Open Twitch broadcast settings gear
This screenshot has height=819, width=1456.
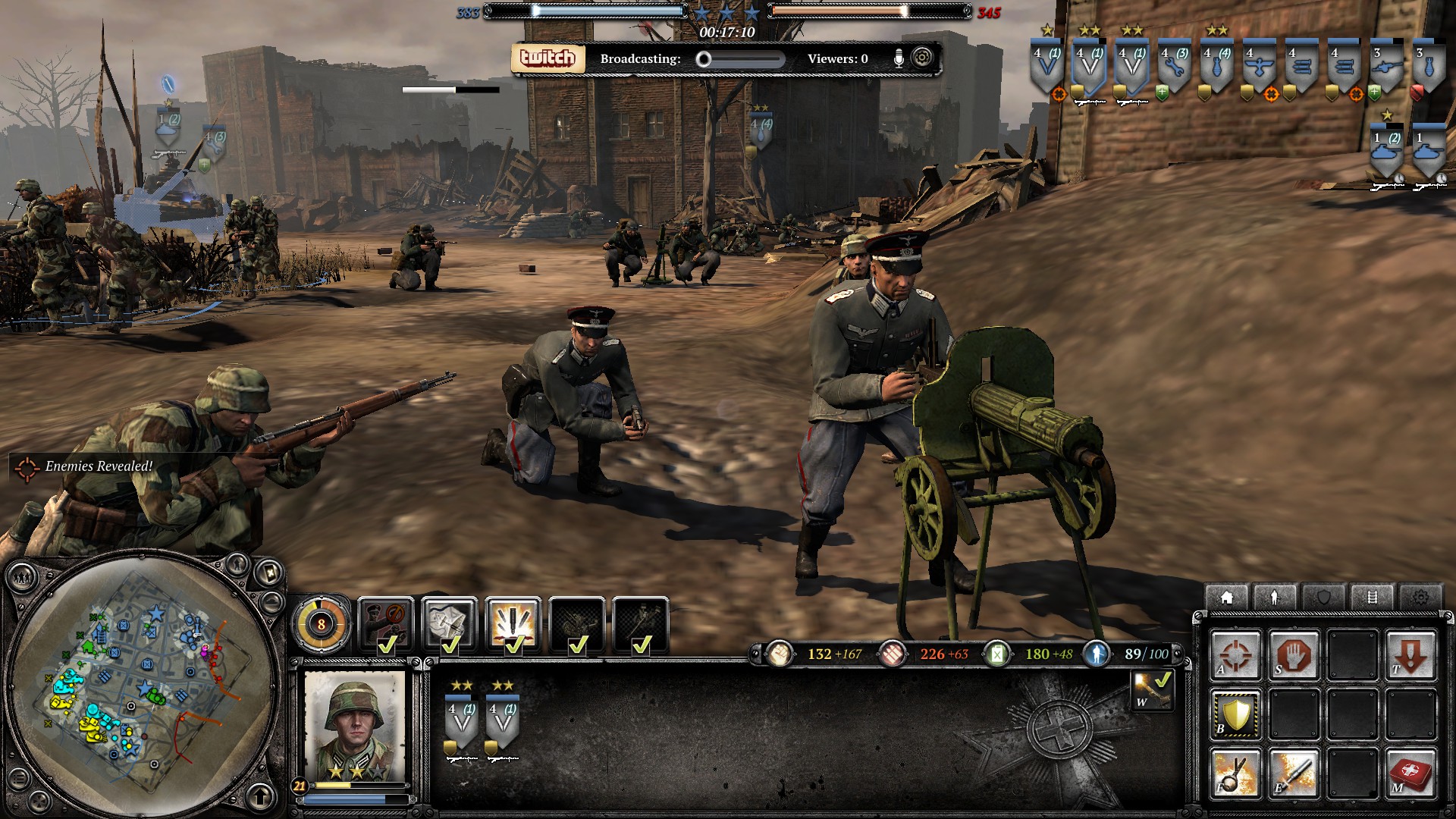pos(922,58)
